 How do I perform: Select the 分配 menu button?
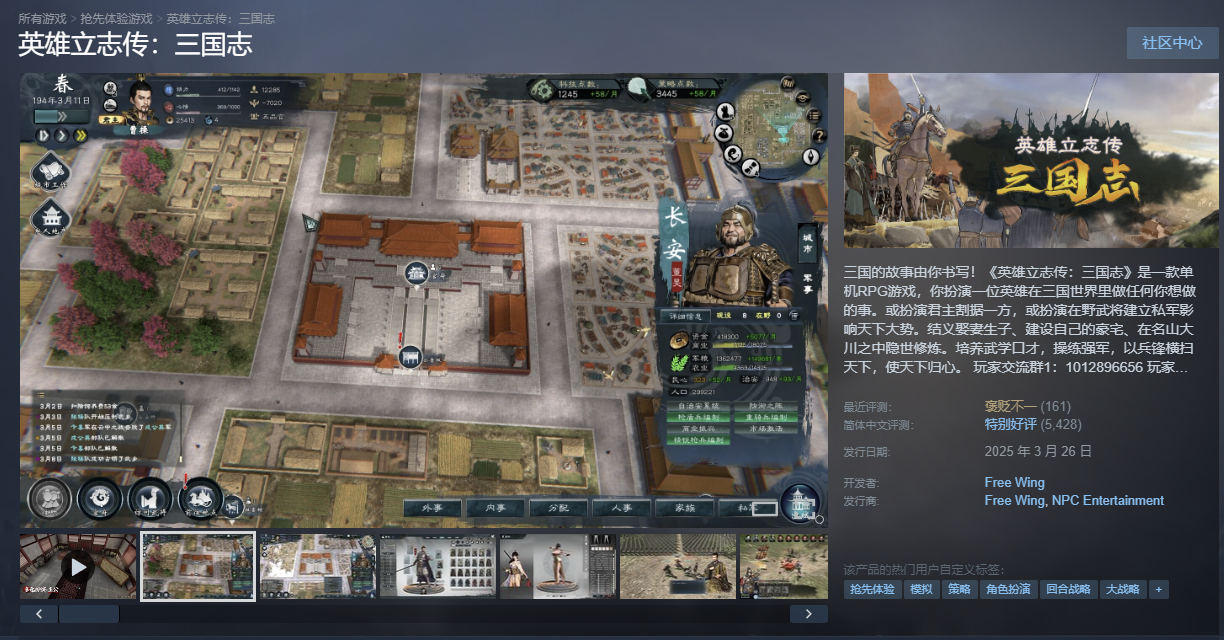click(x=557, y=508)
